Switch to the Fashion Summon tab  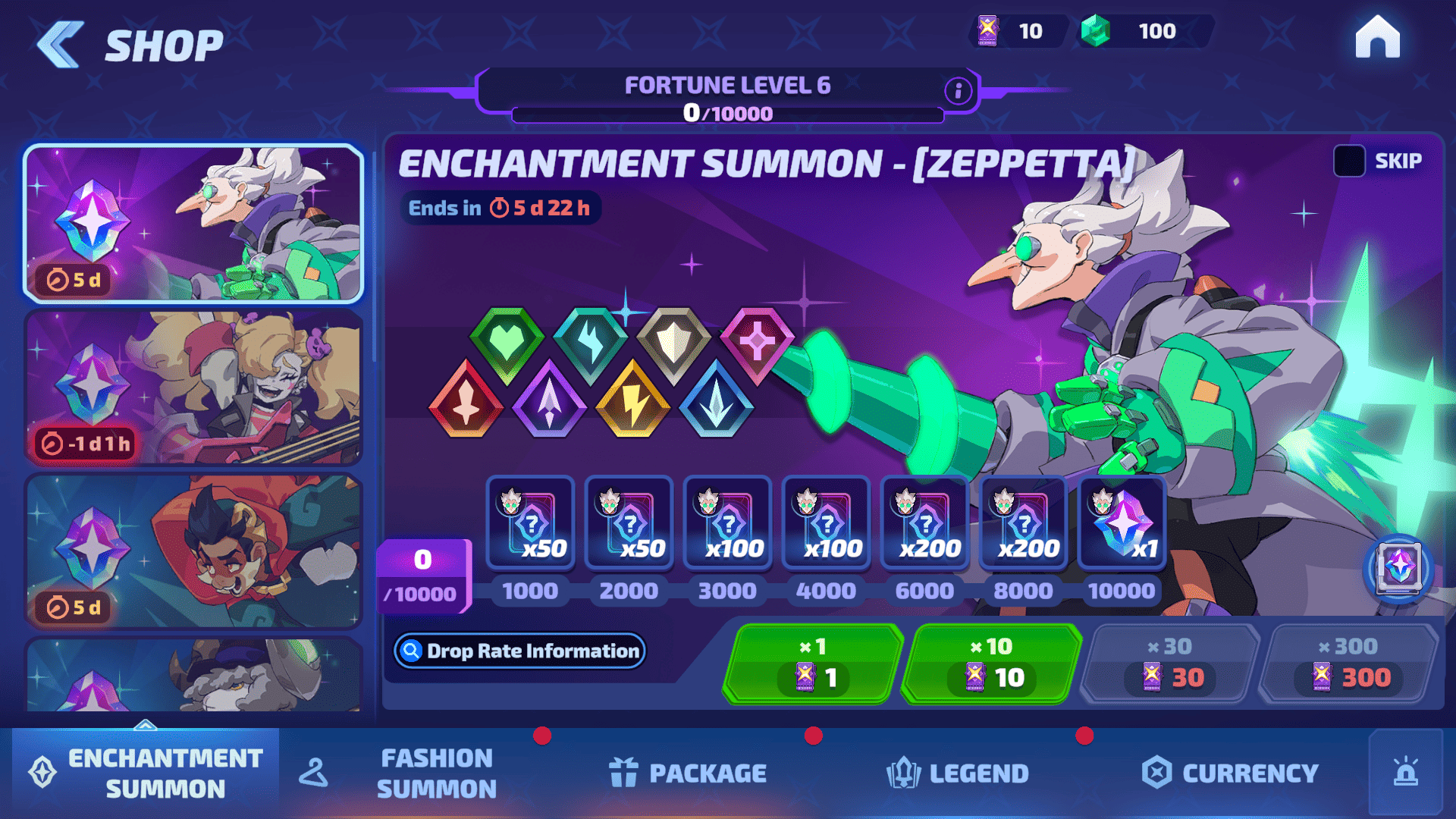[x=436, y=773]
